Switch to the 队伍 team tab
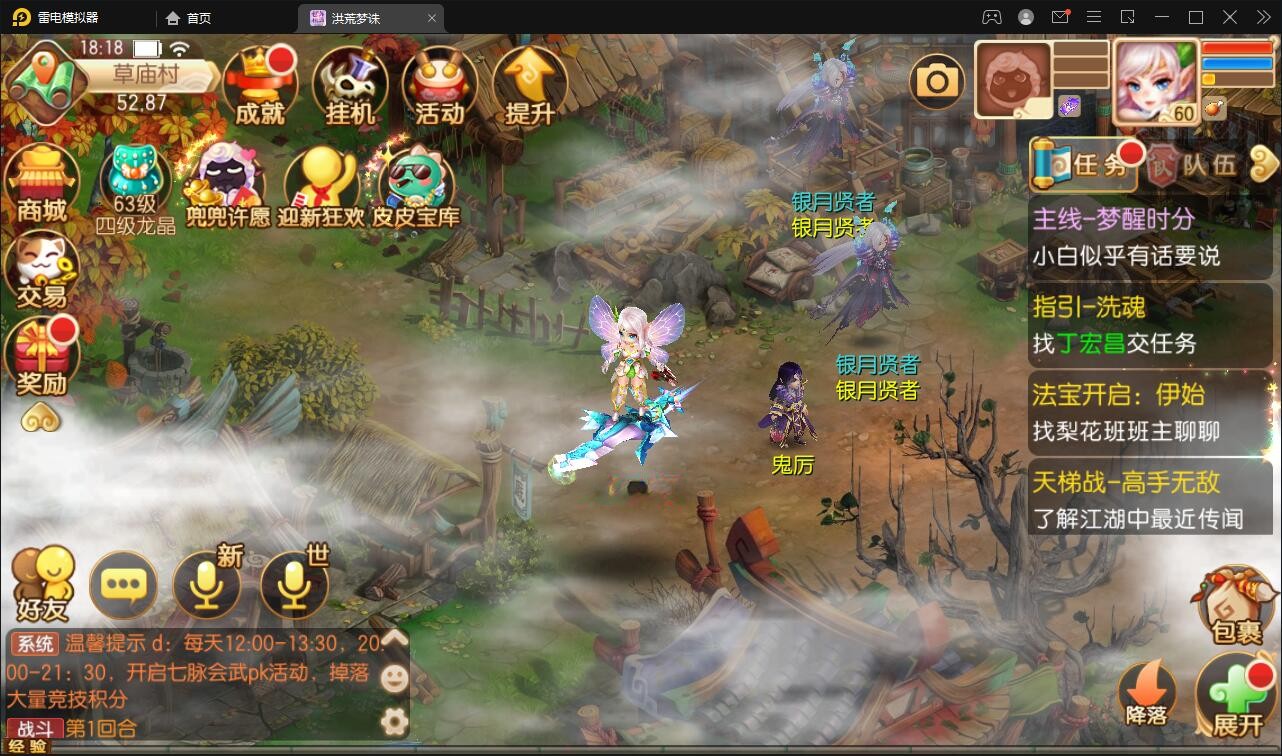Viewport: 1282px width, 756px height. point(1195,164)
